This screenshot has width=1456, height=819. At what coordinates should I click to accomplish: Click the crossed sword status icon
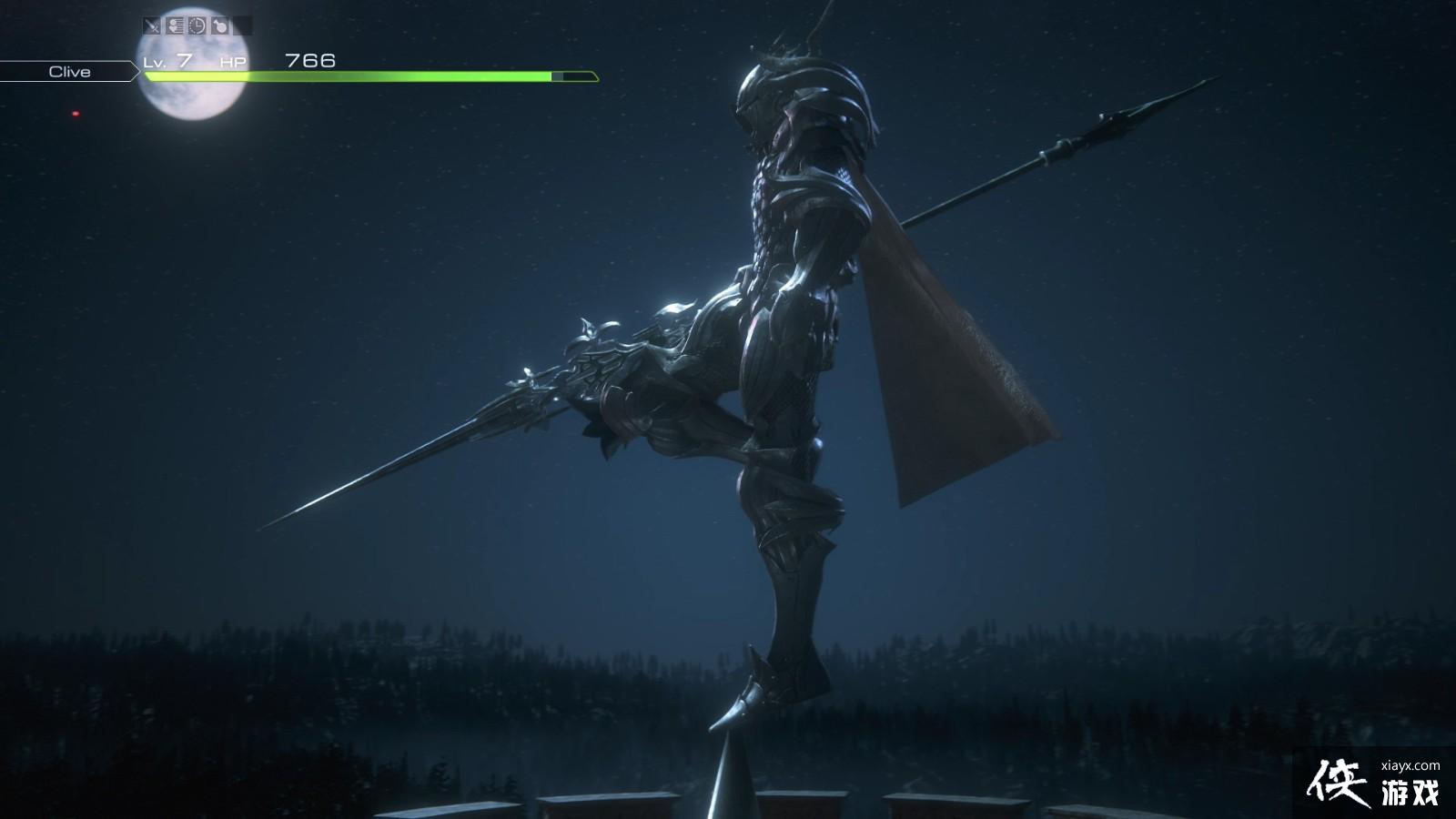coord(152,25)
